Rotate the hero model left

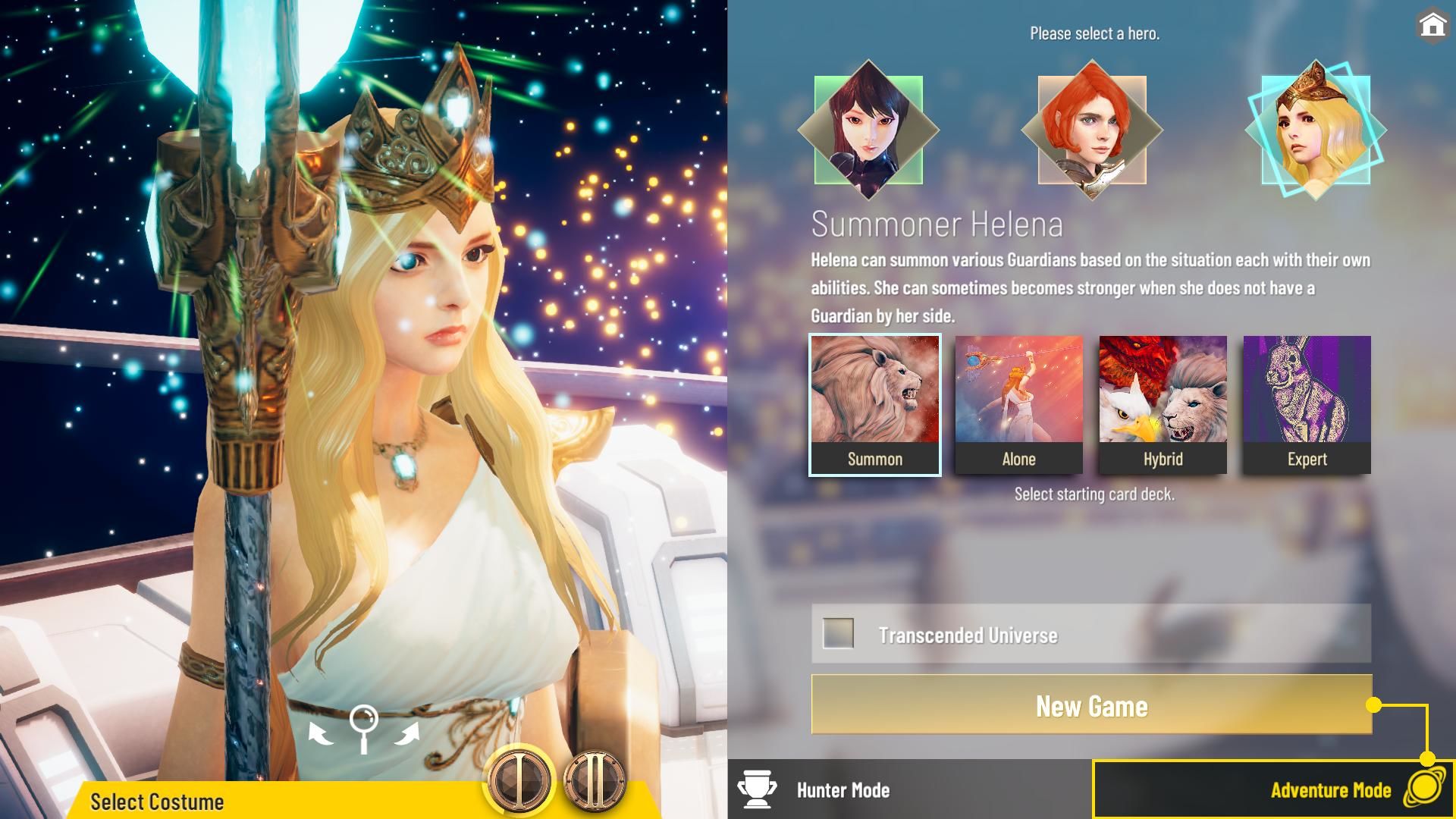coord(320,733)
